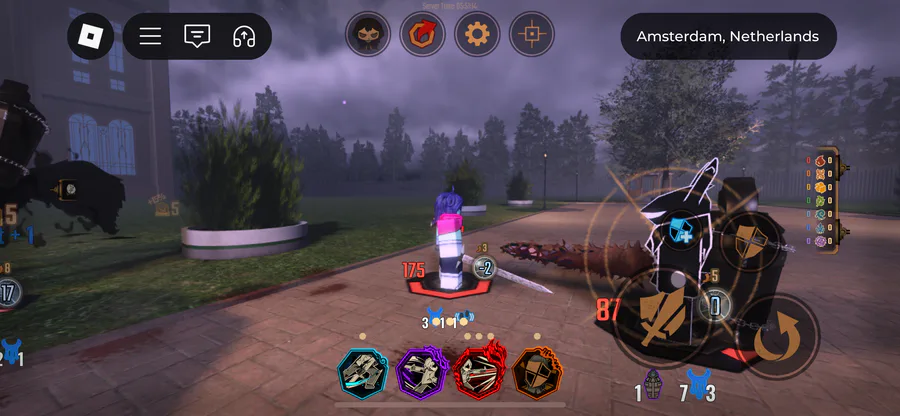Viewport: 900px width, 416px height.
Task: Open the hamburger menu
Action: [150, 37]
